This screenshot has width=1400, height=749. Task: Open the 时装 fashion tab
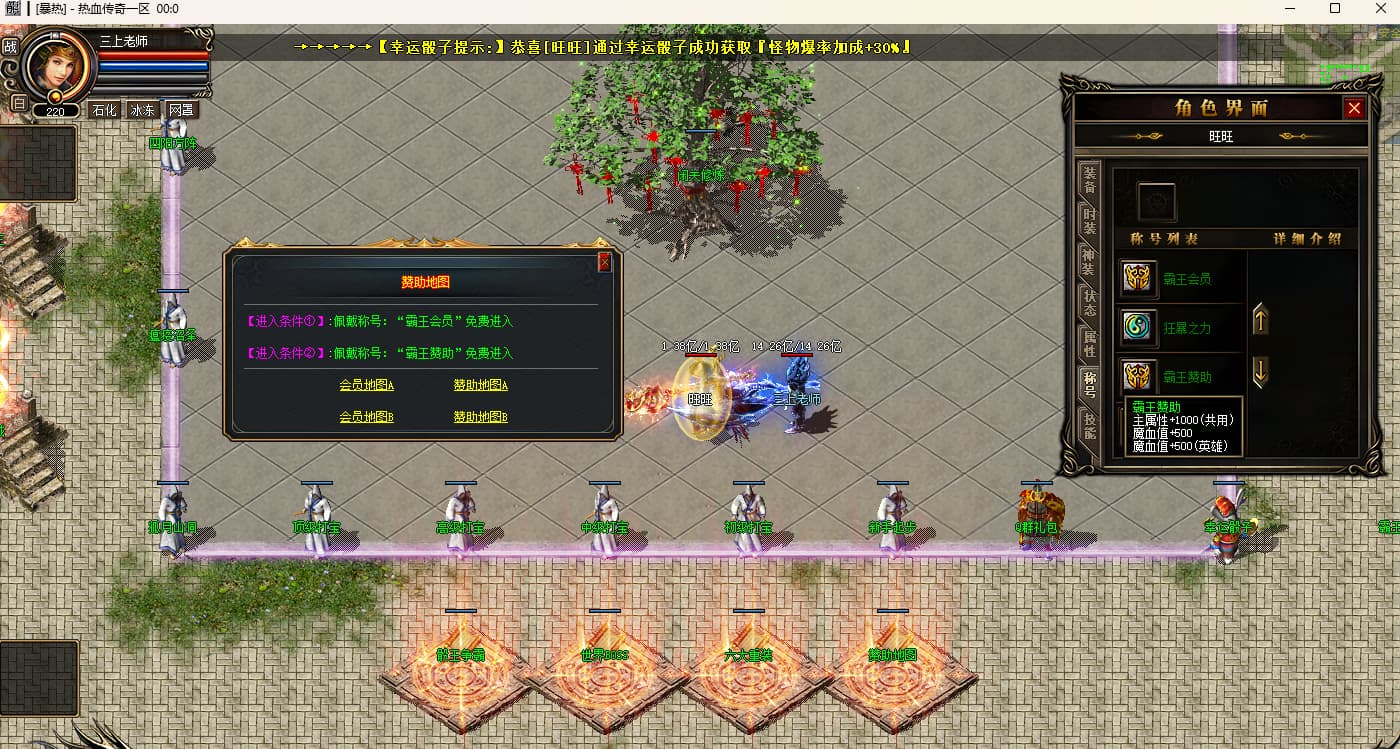[x=1089, y=221]
